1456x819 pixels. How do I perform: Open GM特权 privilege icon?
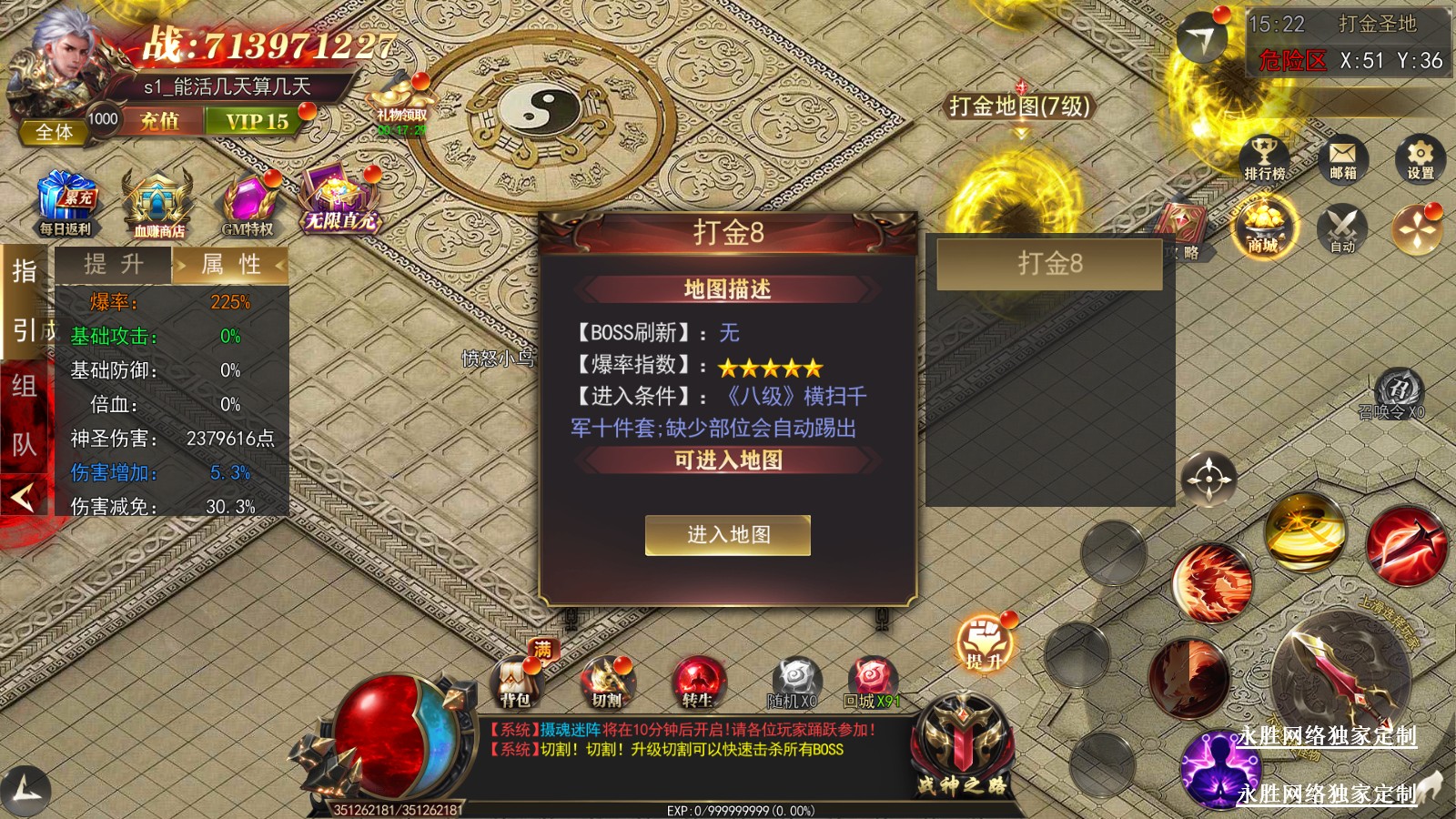pyautogui.click(x=248, y=207)
